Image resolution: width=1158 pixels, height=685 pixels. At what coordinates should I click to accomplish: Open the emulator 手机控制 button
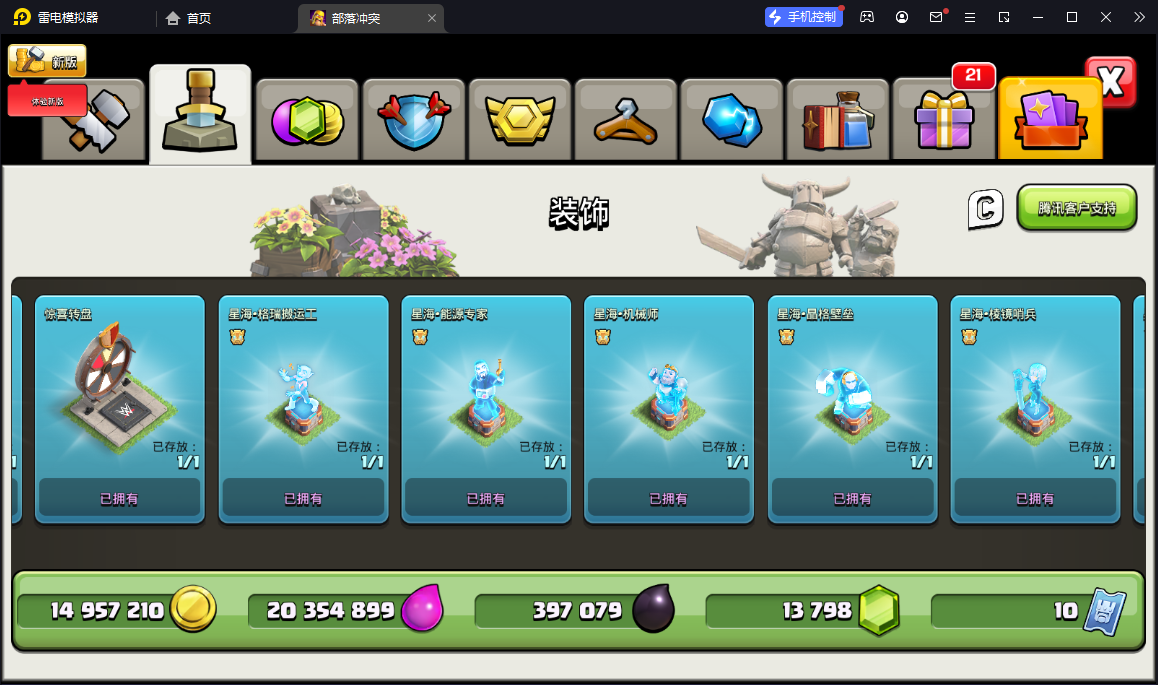click(x=804, y=17)
